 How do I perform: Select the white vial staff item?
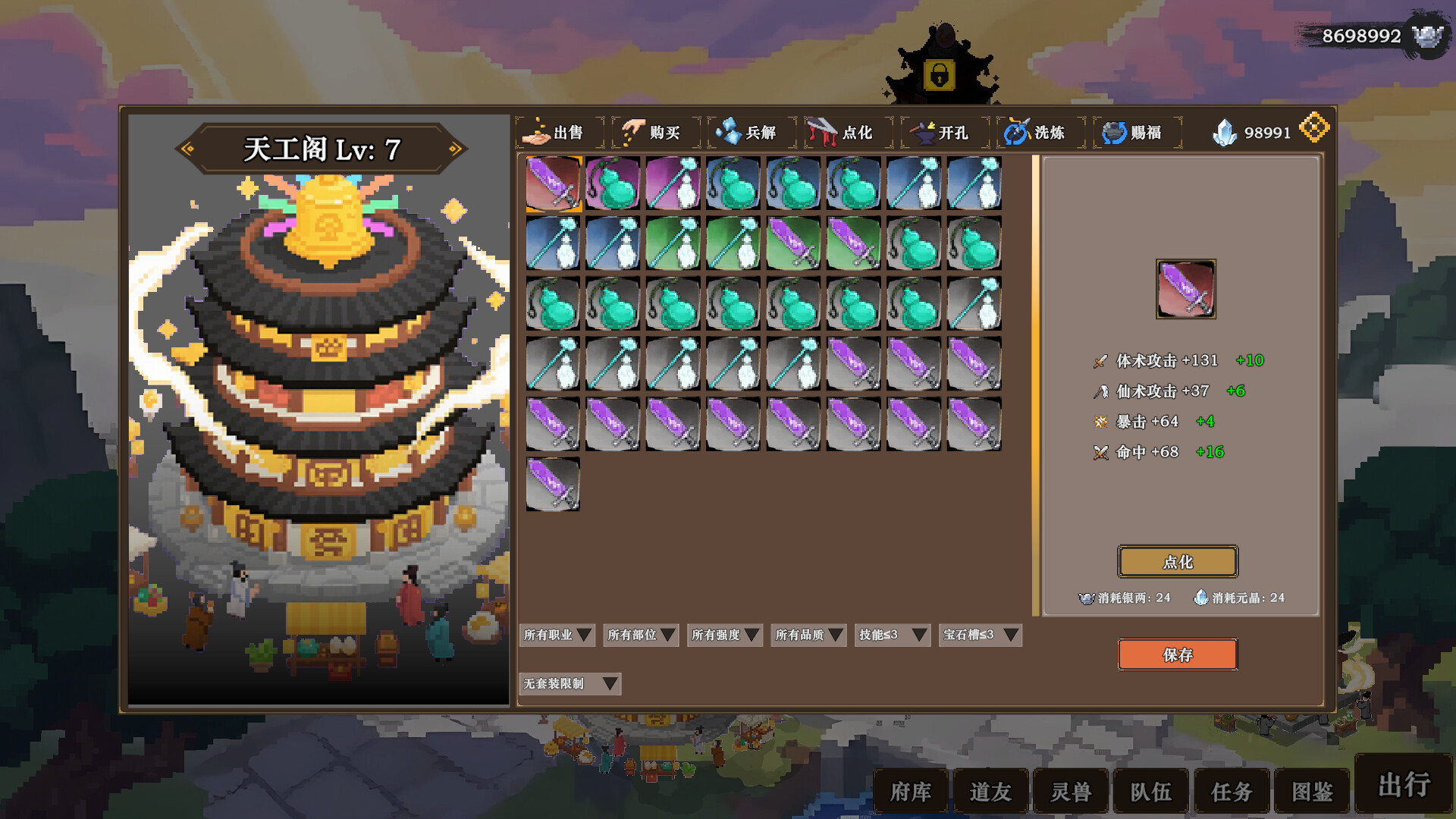(x=672, y=182)
